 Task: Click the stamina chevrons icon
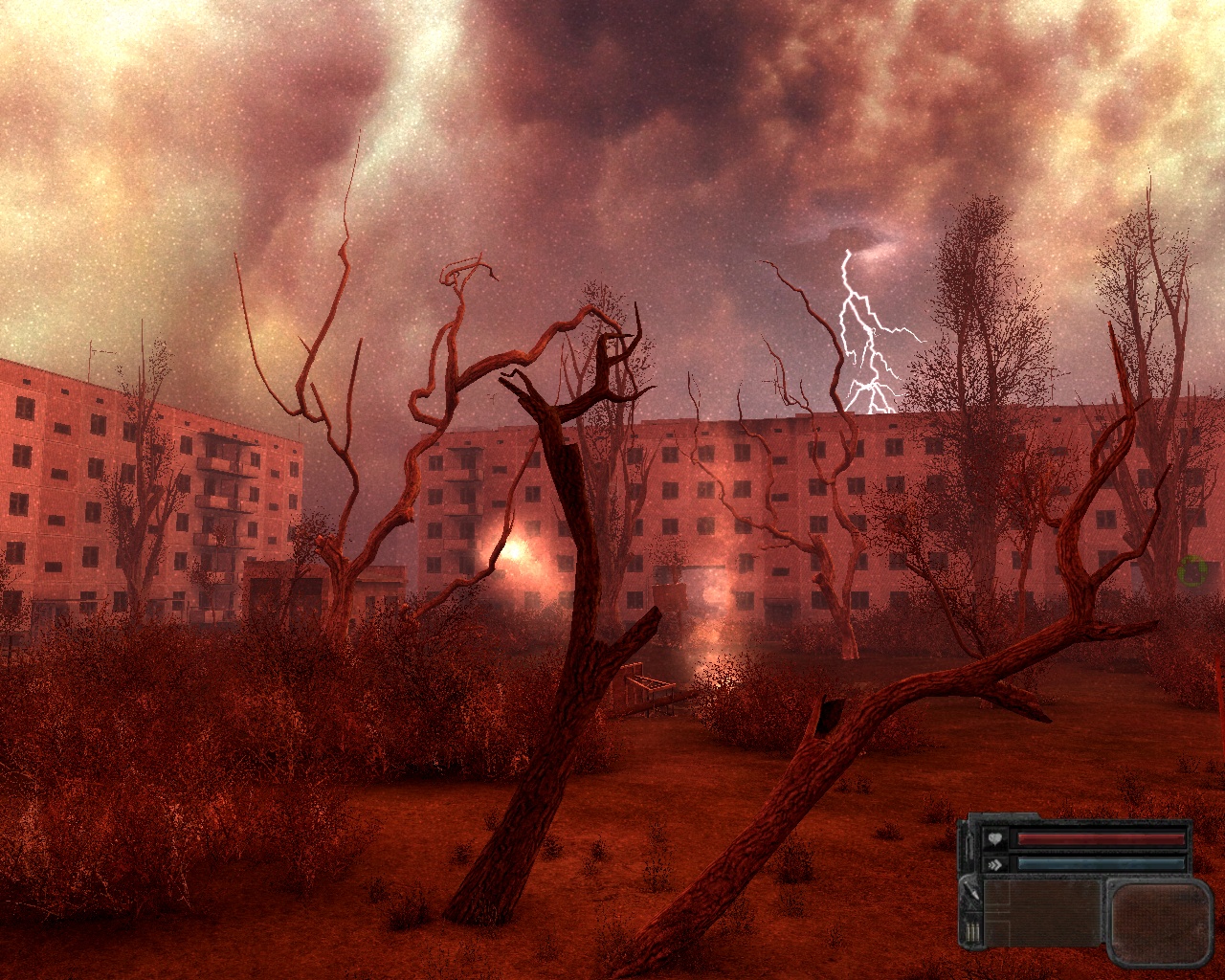[995, 863]
